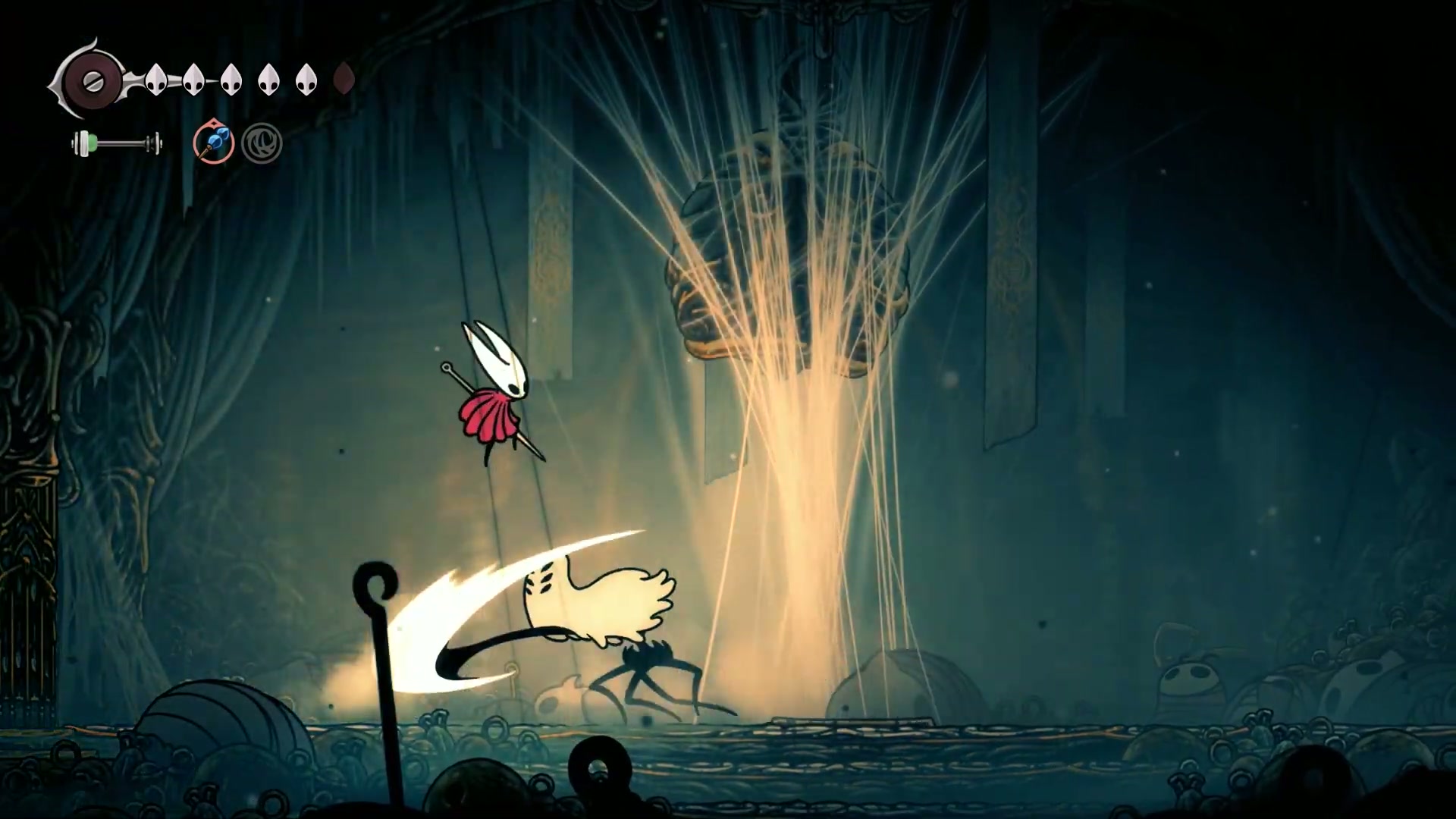Select the blue-tipped tool icon
The image size is (1456, 819).
(x=213, y=143)
